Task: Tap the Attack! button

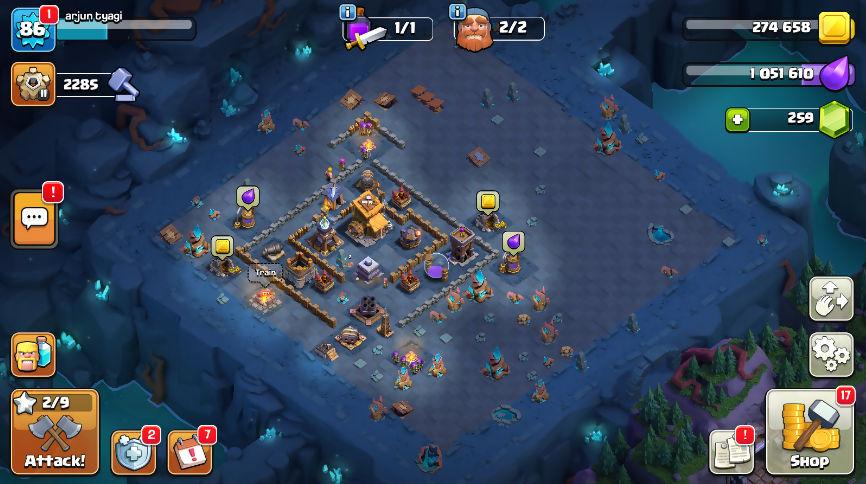Action: tap(55, 431)
